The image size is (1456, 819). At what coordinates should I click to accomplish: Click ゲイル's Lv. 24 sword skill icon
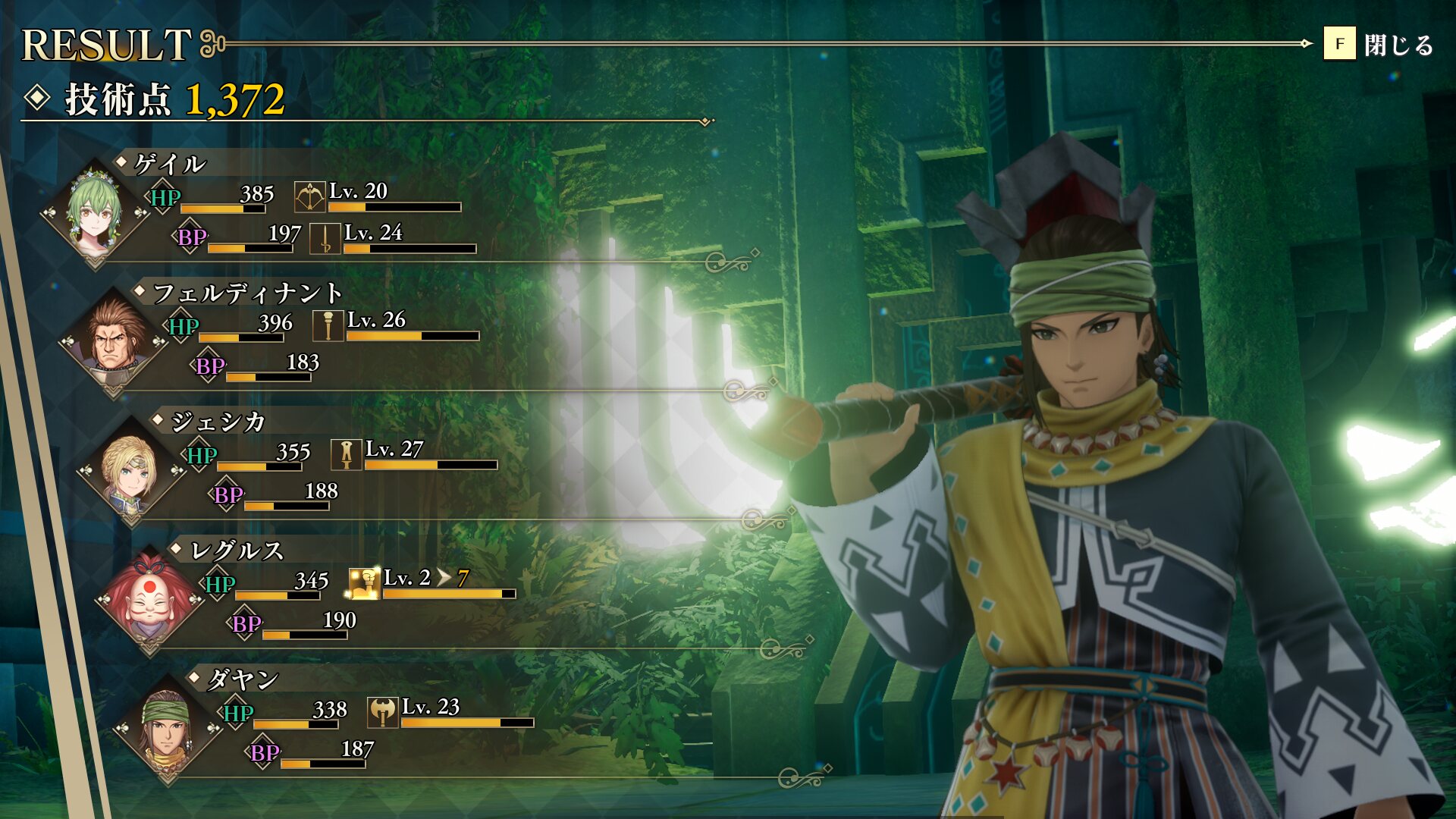pyautogui.click(x=325, y=239)
